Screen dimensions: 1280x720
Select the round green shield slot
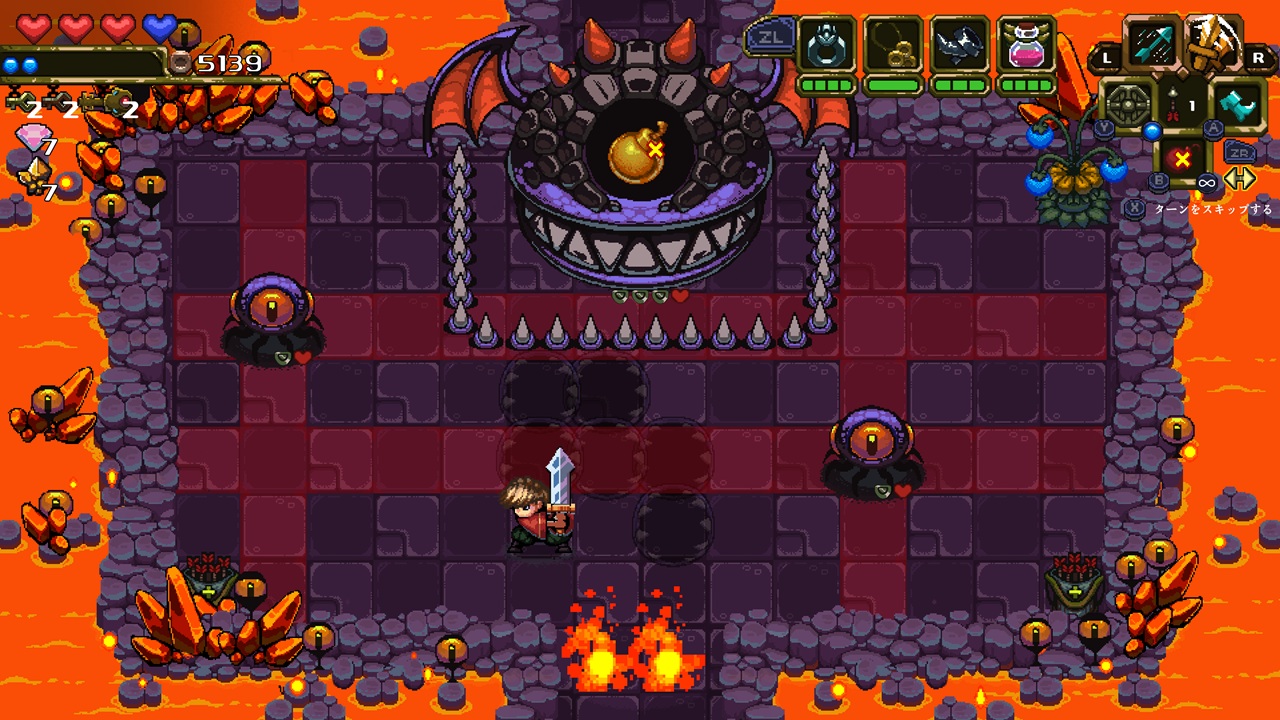coord(1128,104)
